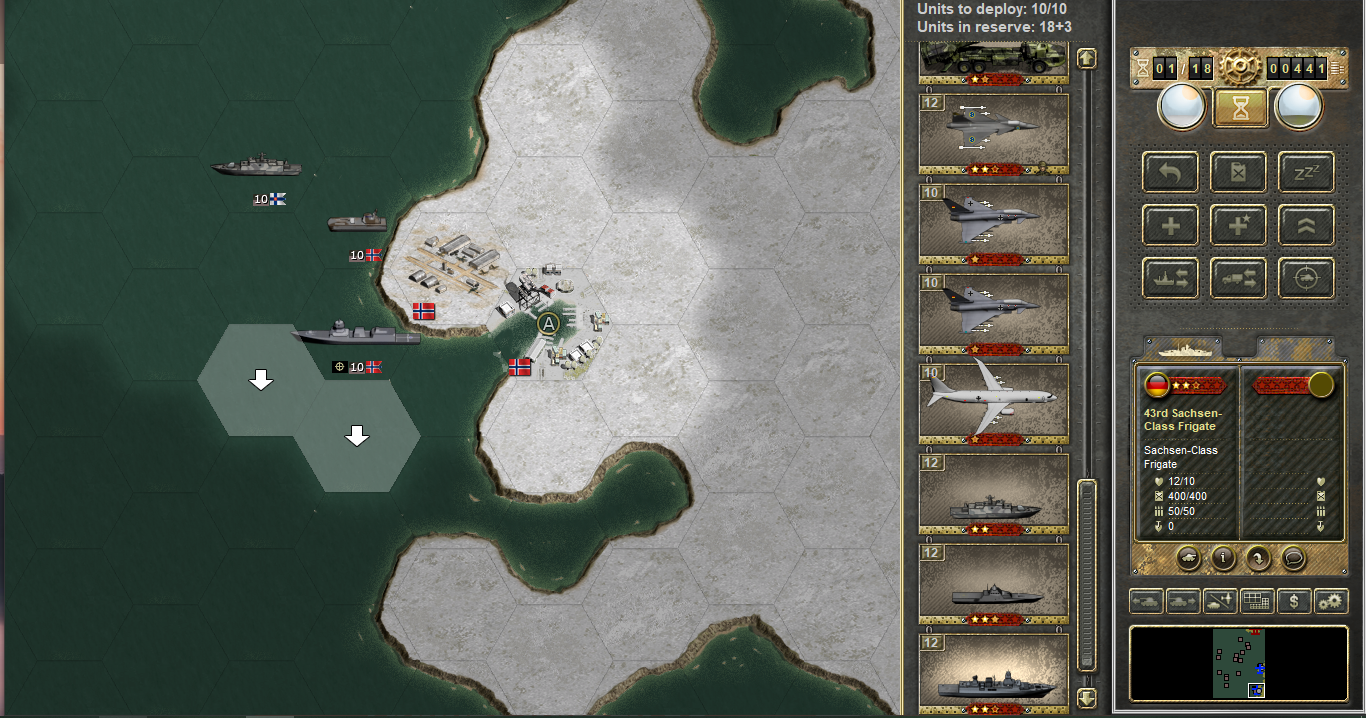This screenshot has width=1366, height=718.
Task: Click the ship embark swap button
Action: coord(1170,278)
